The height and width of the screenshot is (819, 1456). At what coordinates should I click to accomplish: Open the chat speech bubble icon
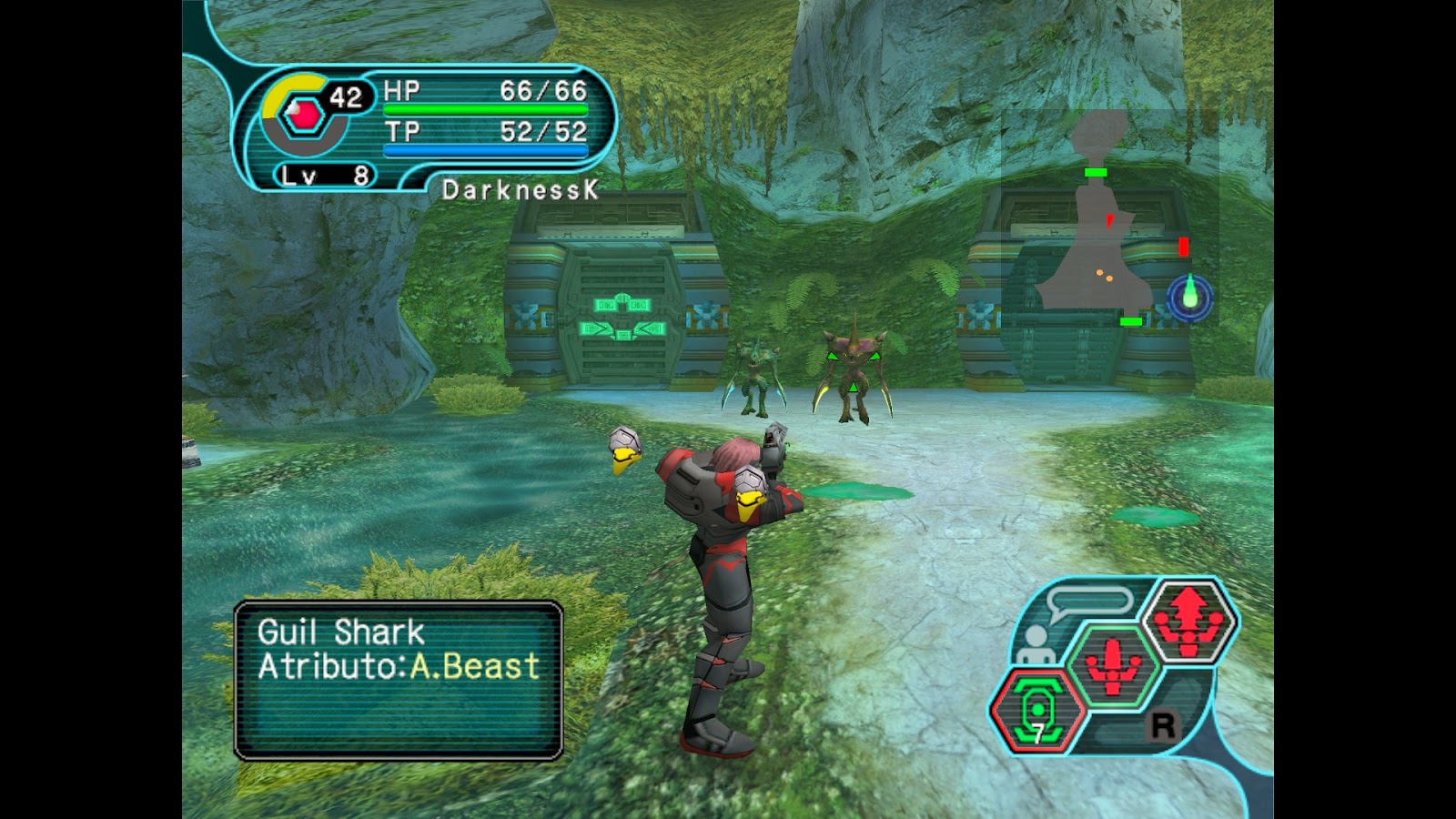[1088, 602]
